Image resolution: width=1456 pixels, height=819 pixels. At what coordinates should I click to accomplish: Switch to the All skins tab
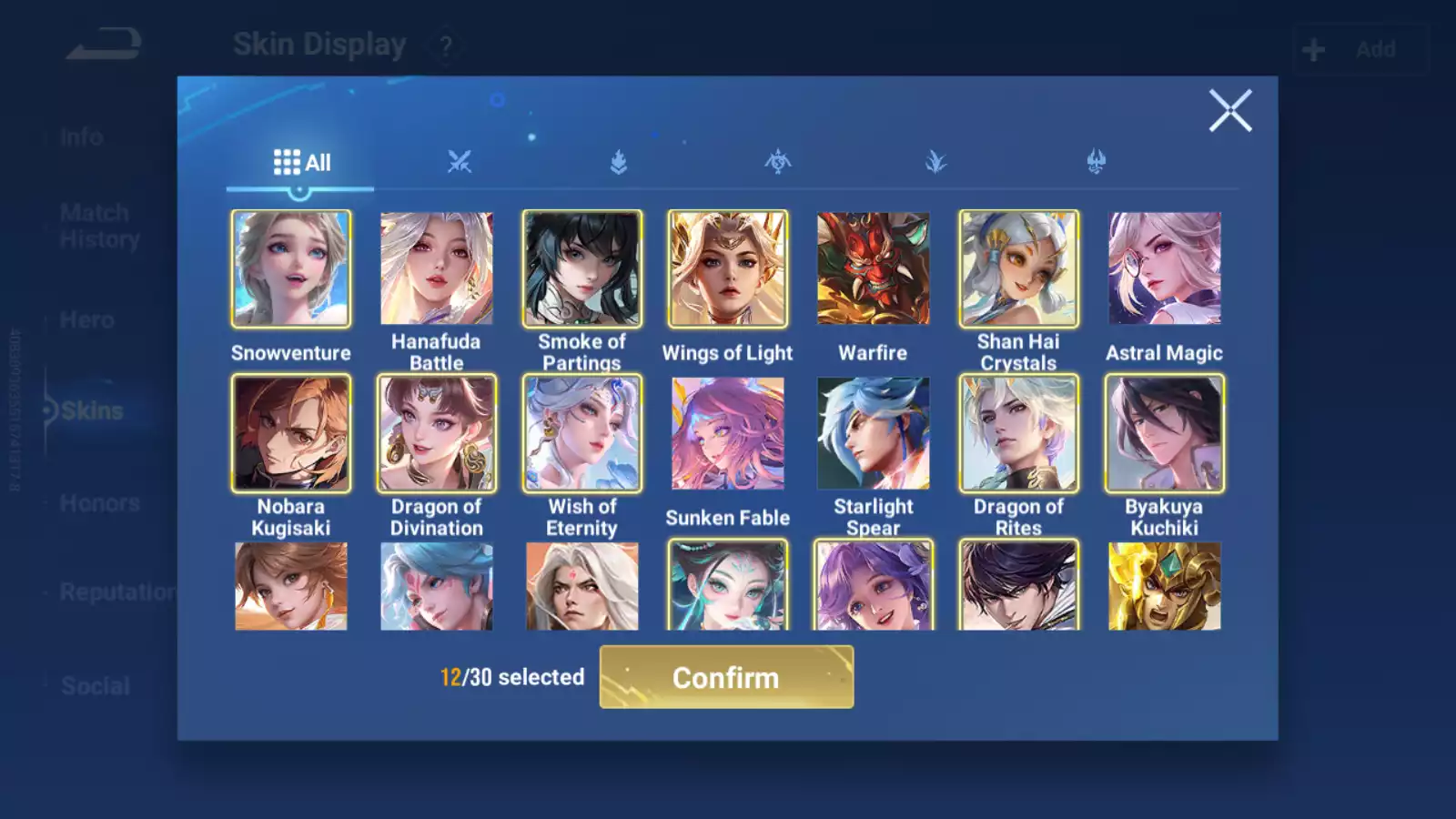(301, 163)
